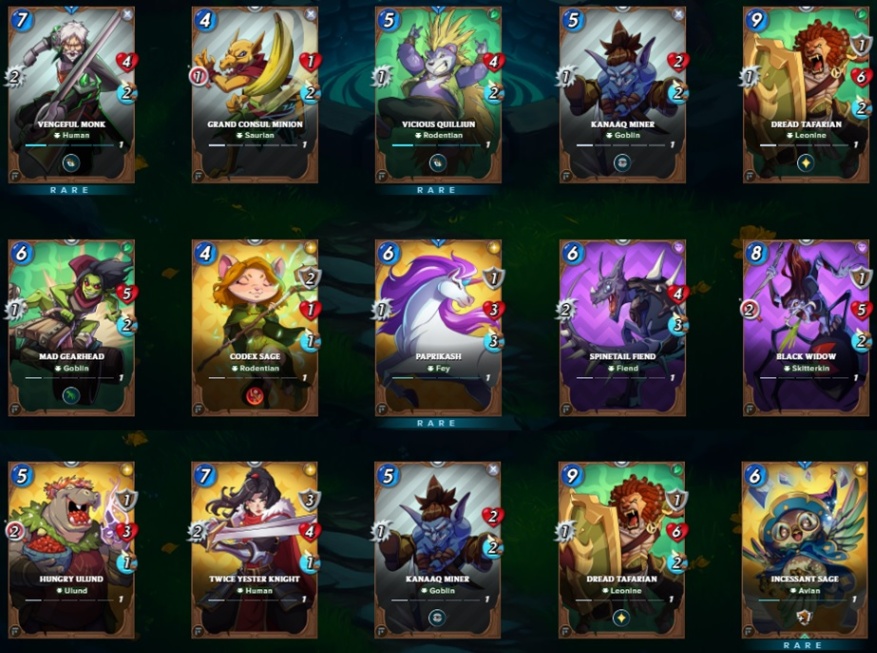Screen dimensions: 877x653
Task: Open the Mad Gearhead card
Action: [71, 327]
